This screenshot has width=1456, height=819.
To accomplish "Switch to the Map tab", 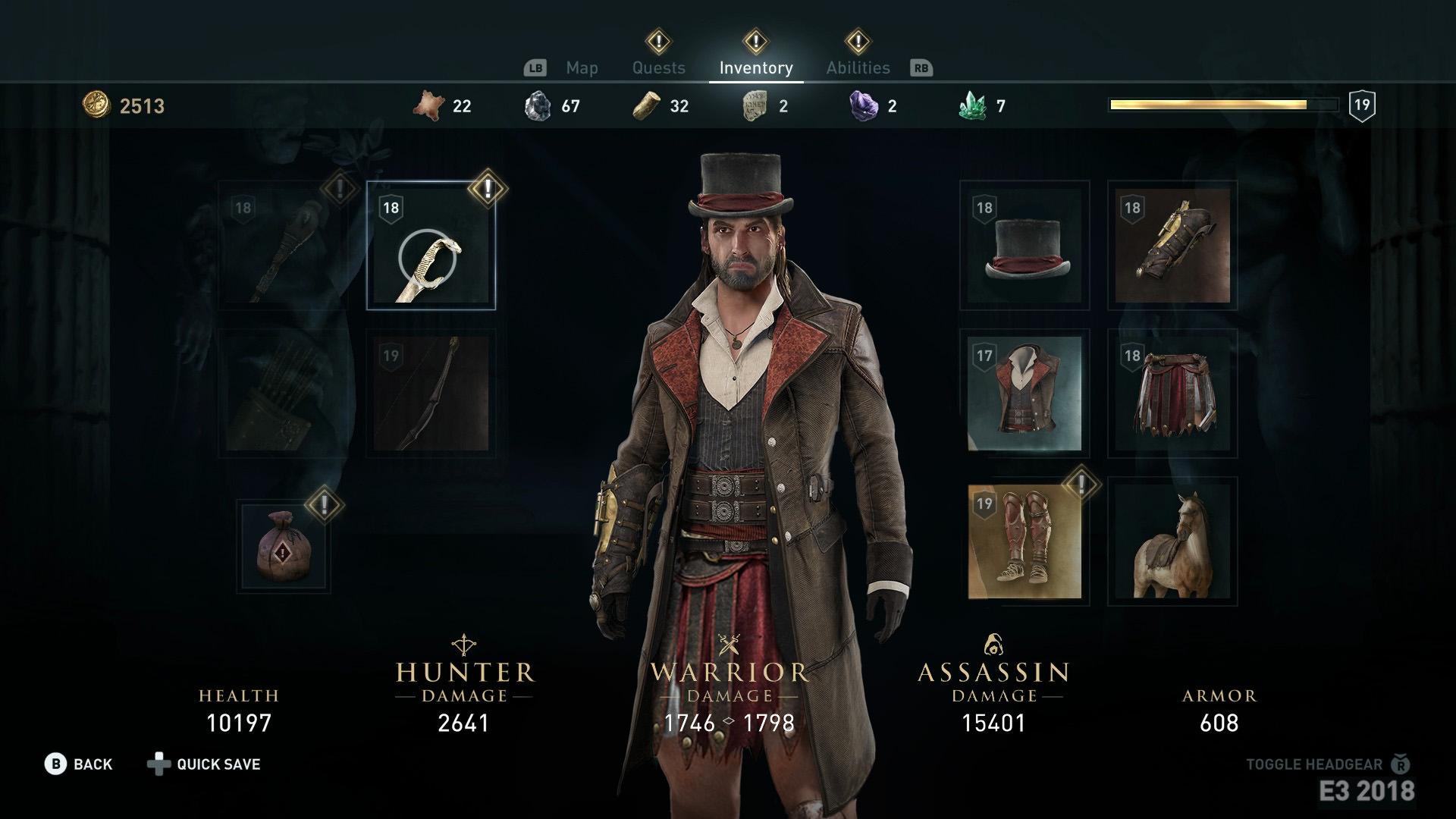I will (582, 68).
